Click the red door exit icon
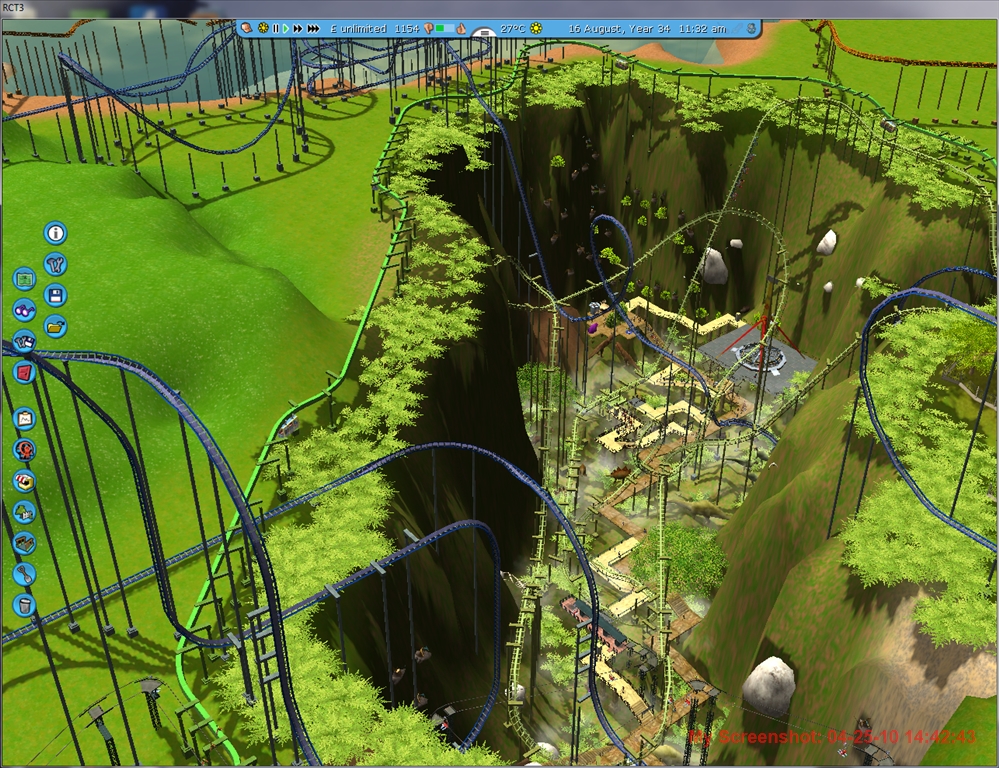 tap(24, 372)
